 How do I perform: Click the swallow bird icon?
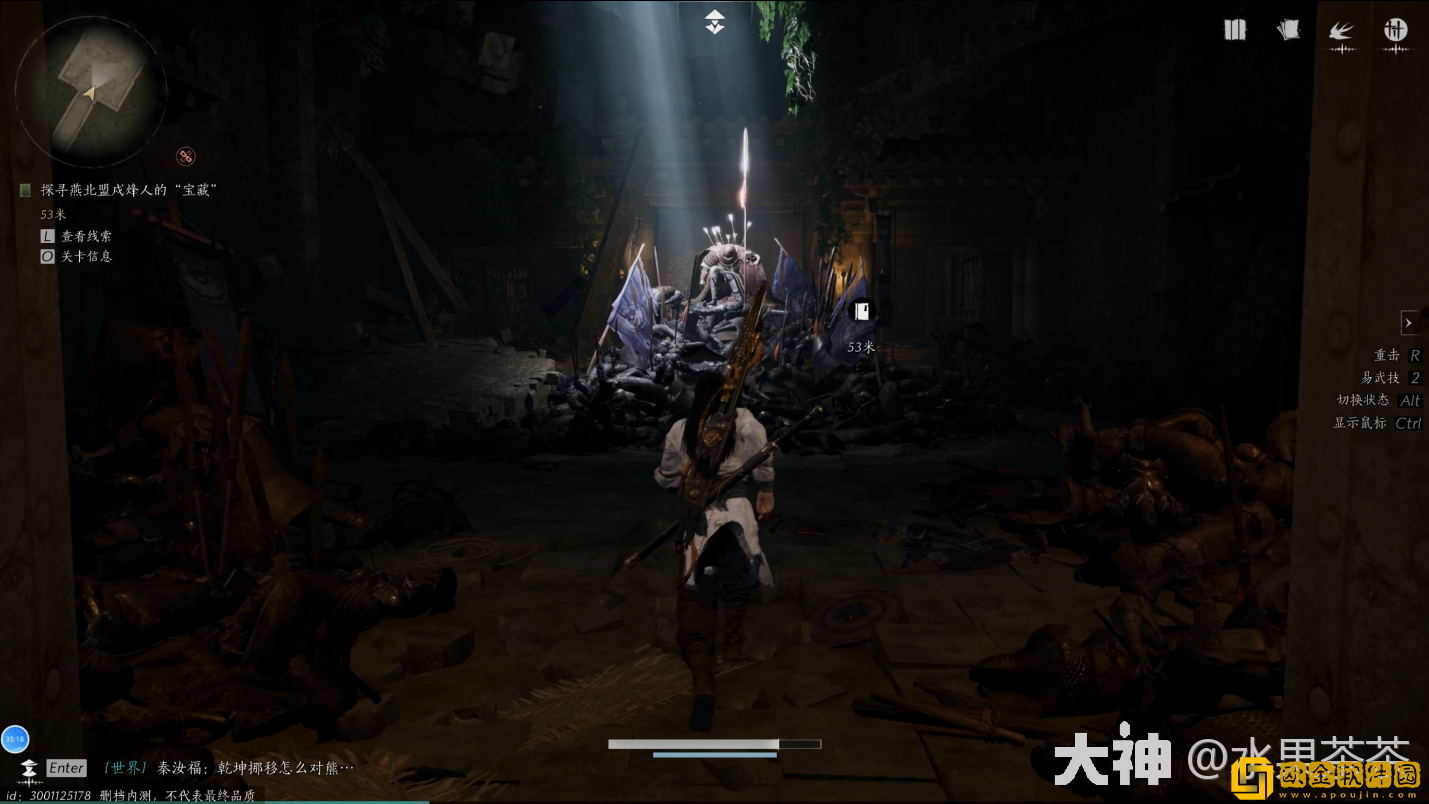[1341, 32]
